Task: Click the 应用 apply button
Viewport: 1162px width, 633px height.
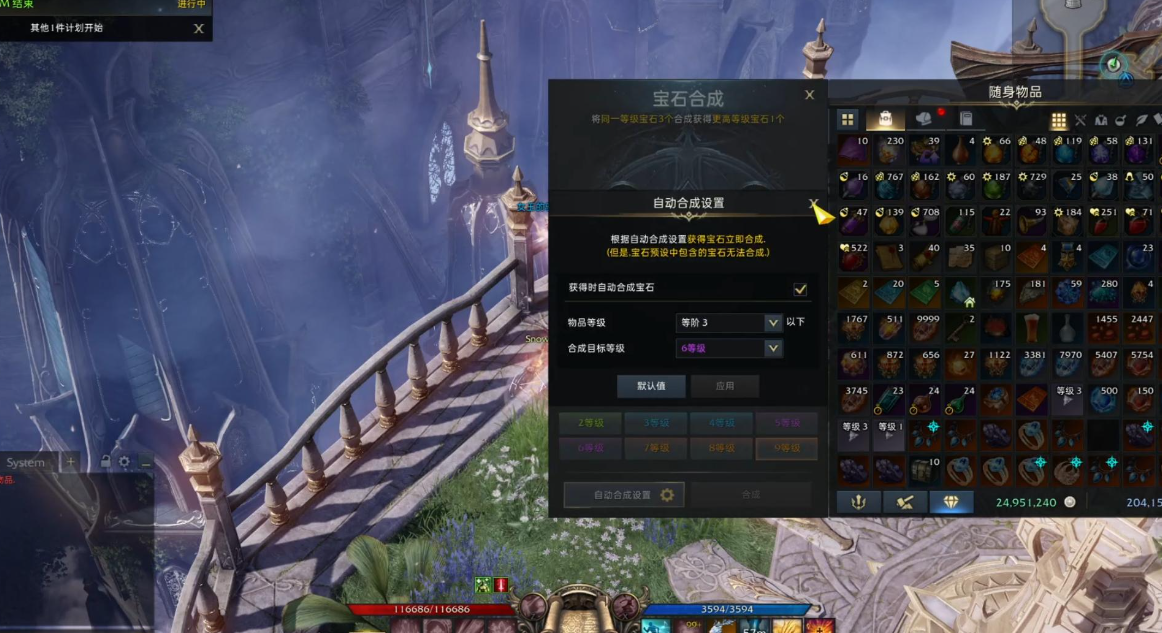Action: click(725, 386)
